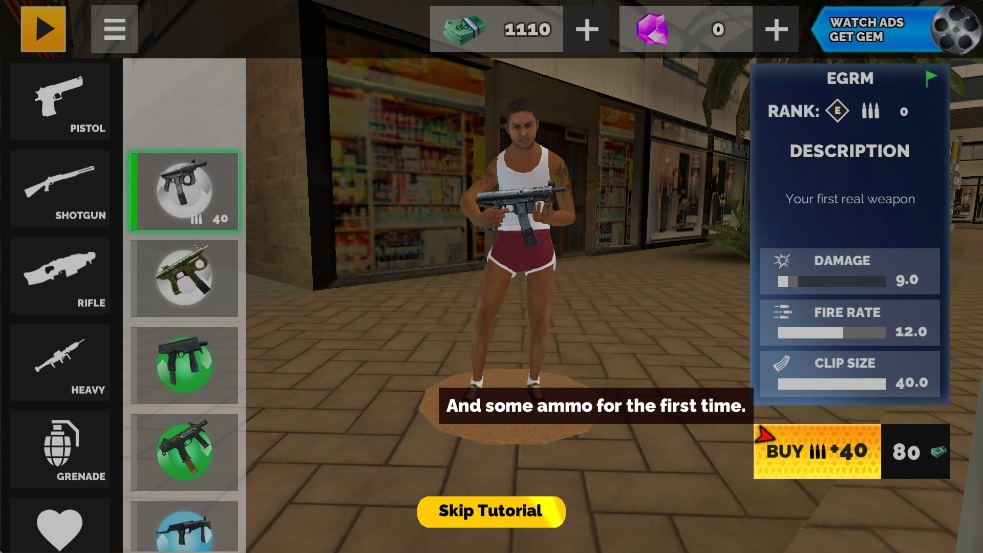Add more cash with the plus button
This screenshot has height=553, width=983.
click(587, 30)
